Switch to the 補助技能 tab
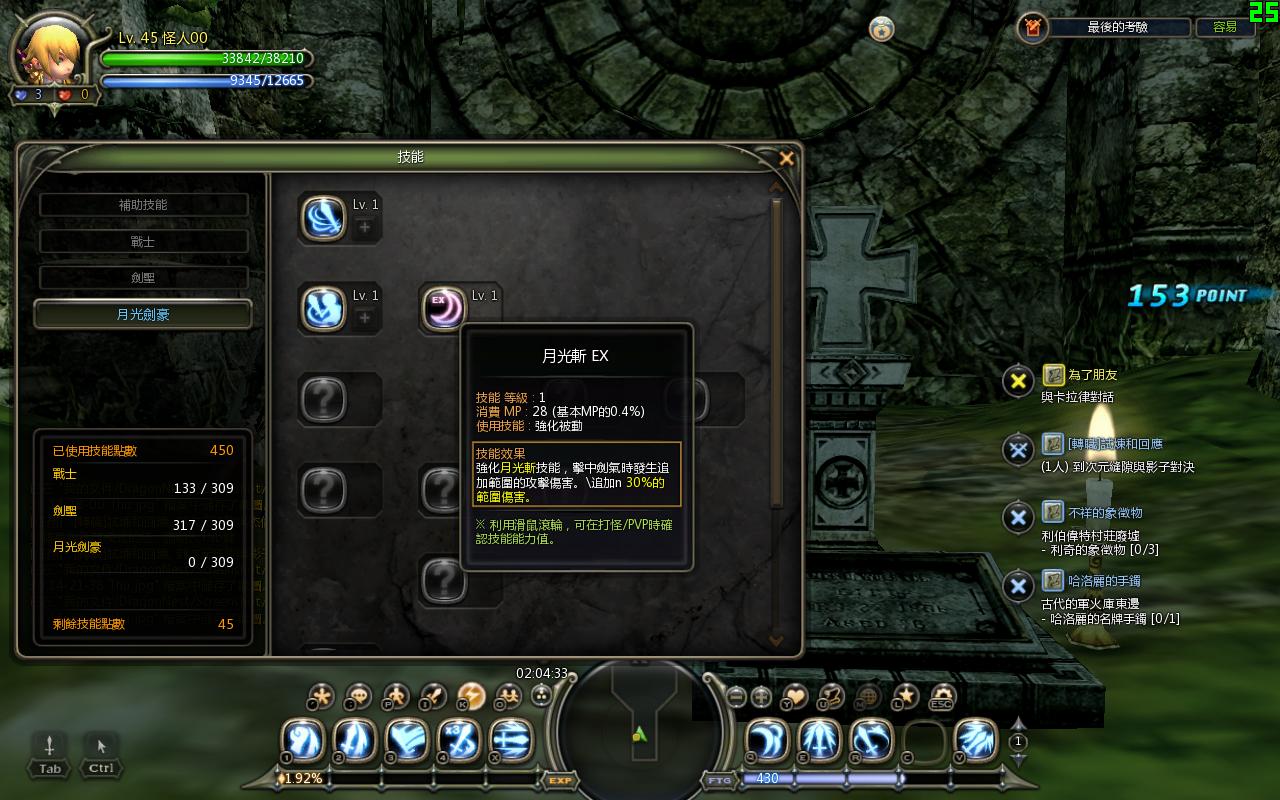1280x800 pixels. pyautogui.click(x=143, y=205)
